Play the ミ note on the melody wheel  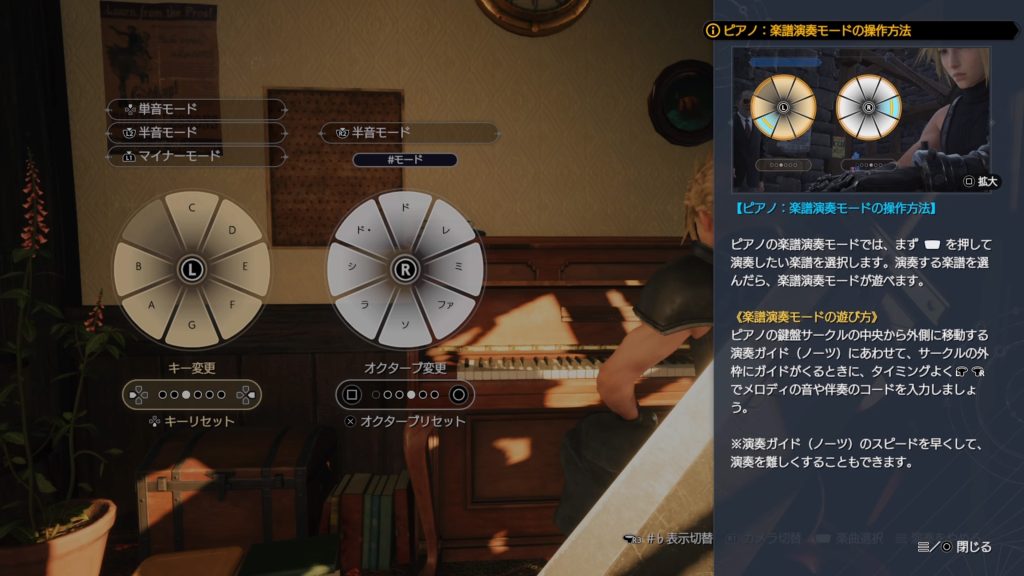[x=461, y=267]
